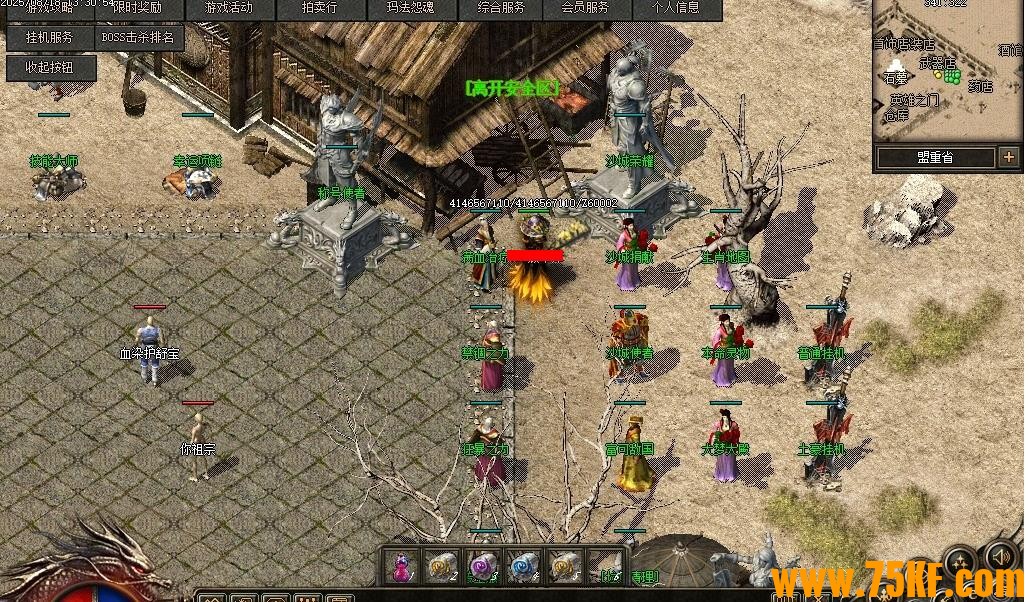Open the 限时奖励 menu
The width and height of the screenshot is (1029, 602).
tap(136, 8)
